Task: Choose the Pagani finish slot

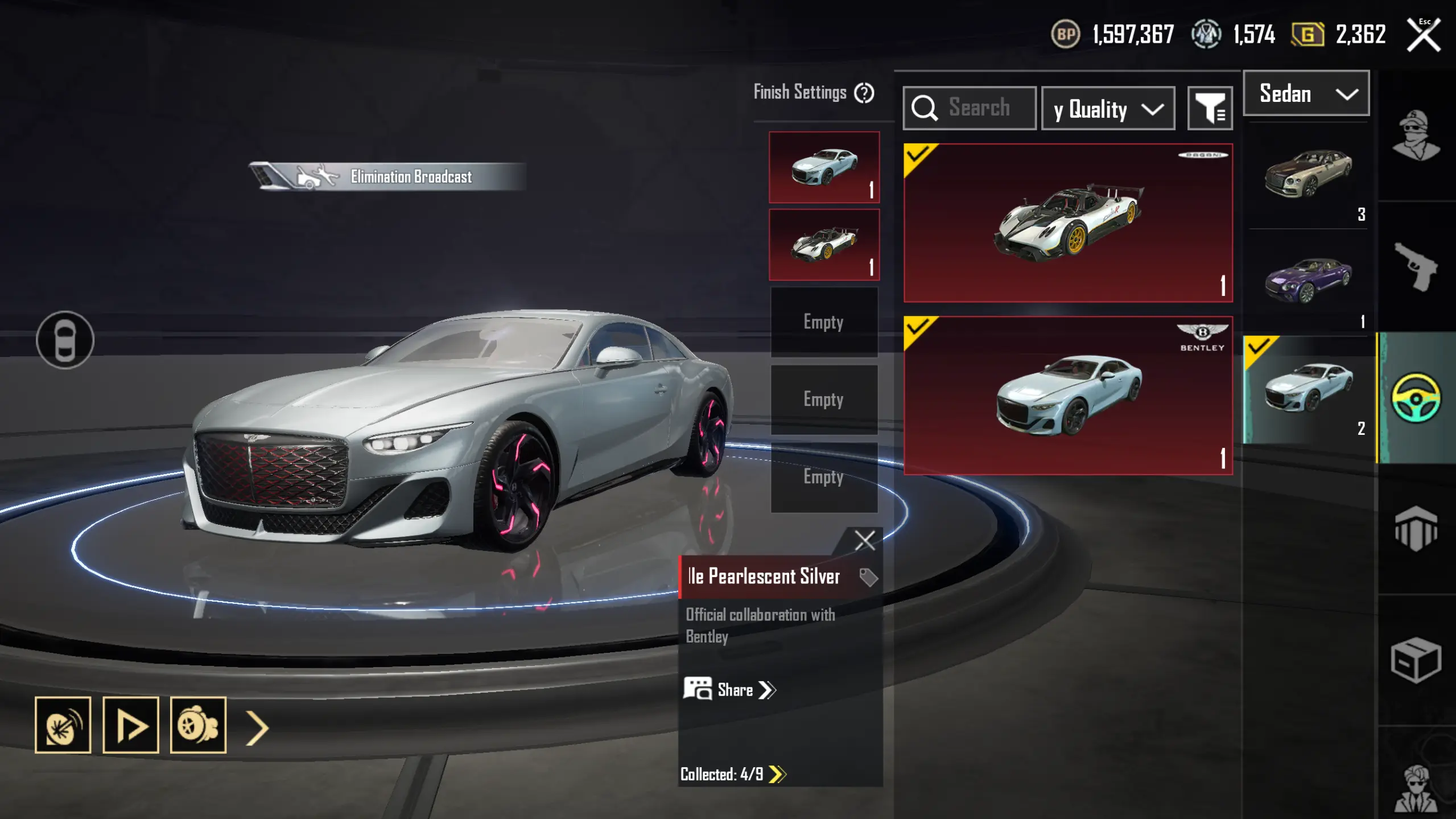Action: click(823, 245)
